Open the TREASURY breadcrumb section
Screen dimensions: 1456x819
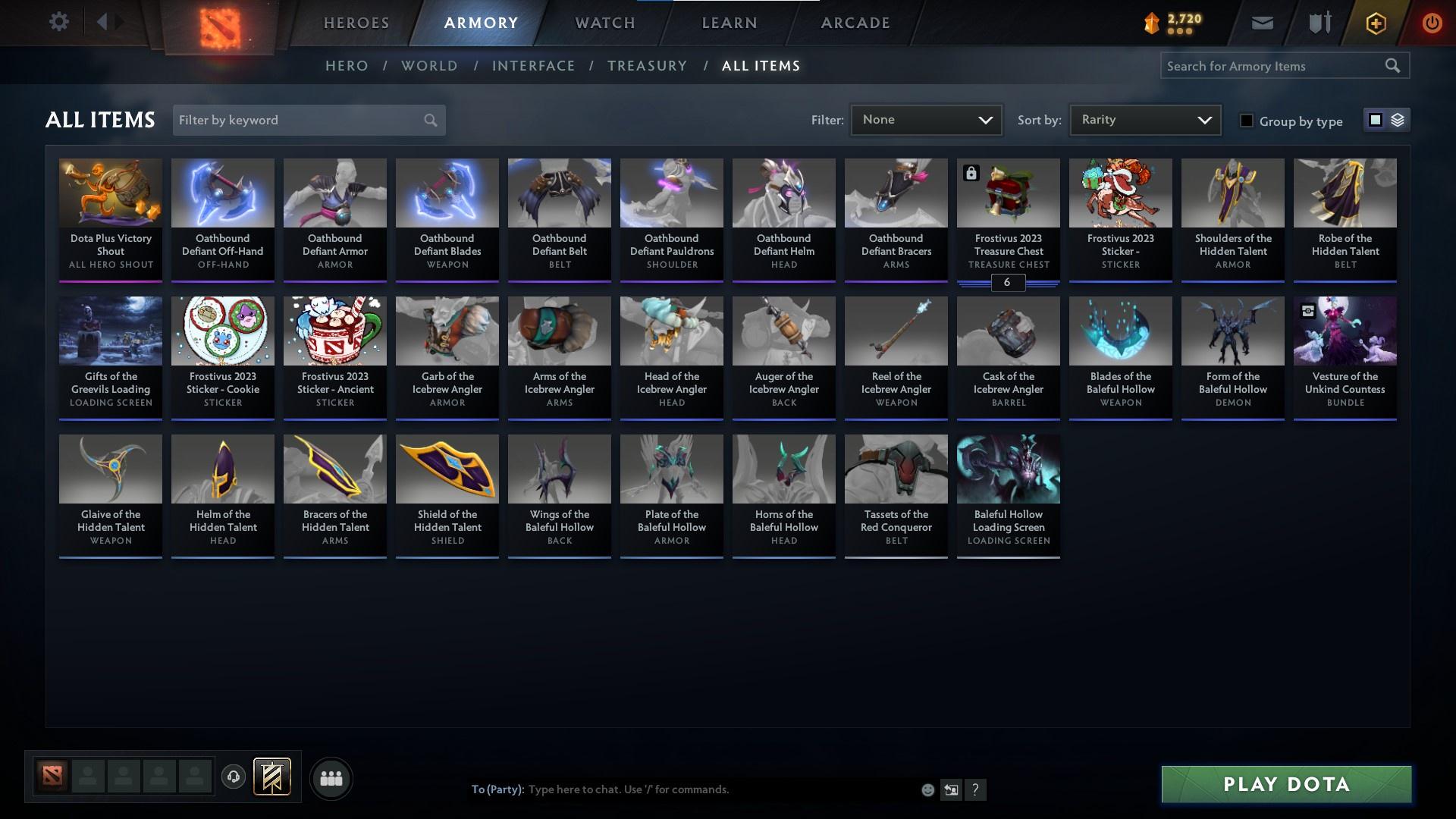tap(647, 66)
